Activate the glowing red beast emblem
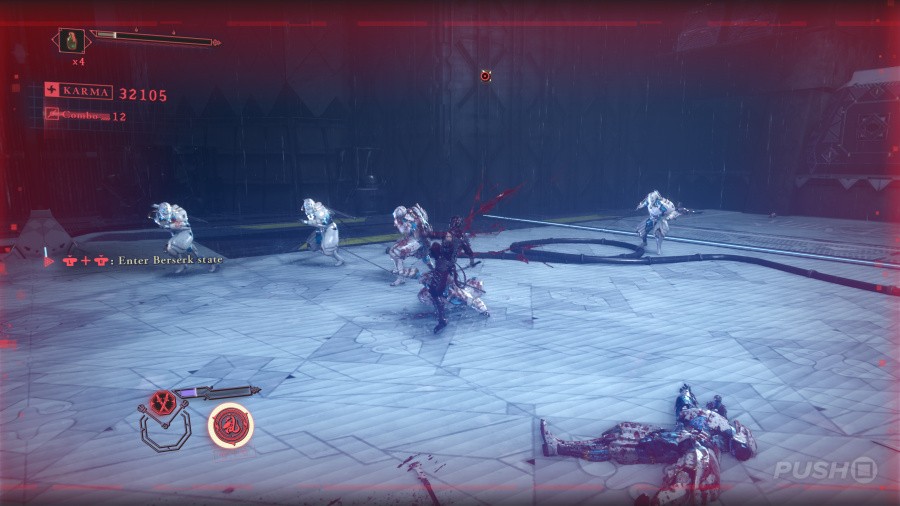 coord(230,424)
